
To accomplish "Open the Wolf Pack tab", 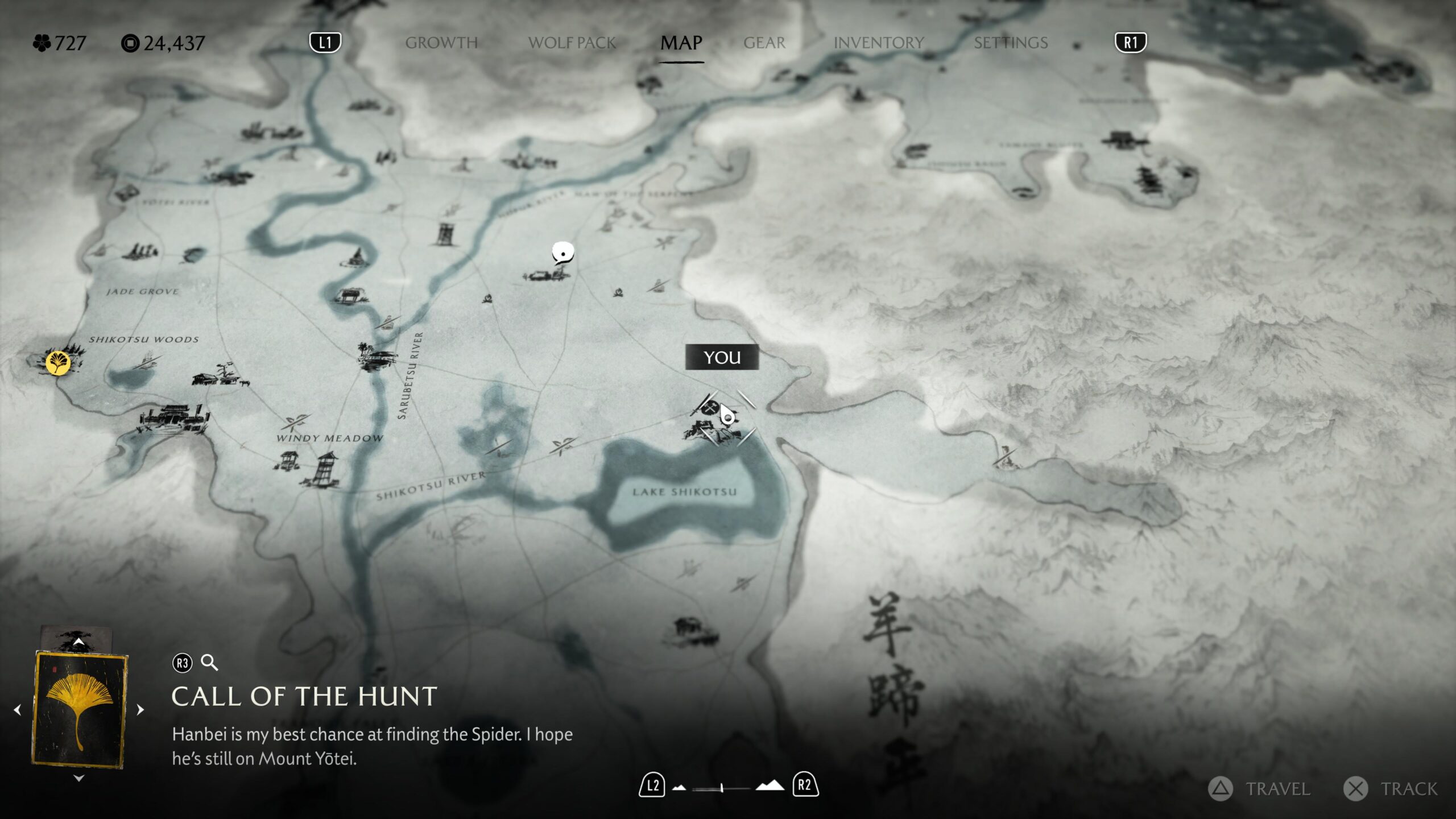I will click(572, 43).
